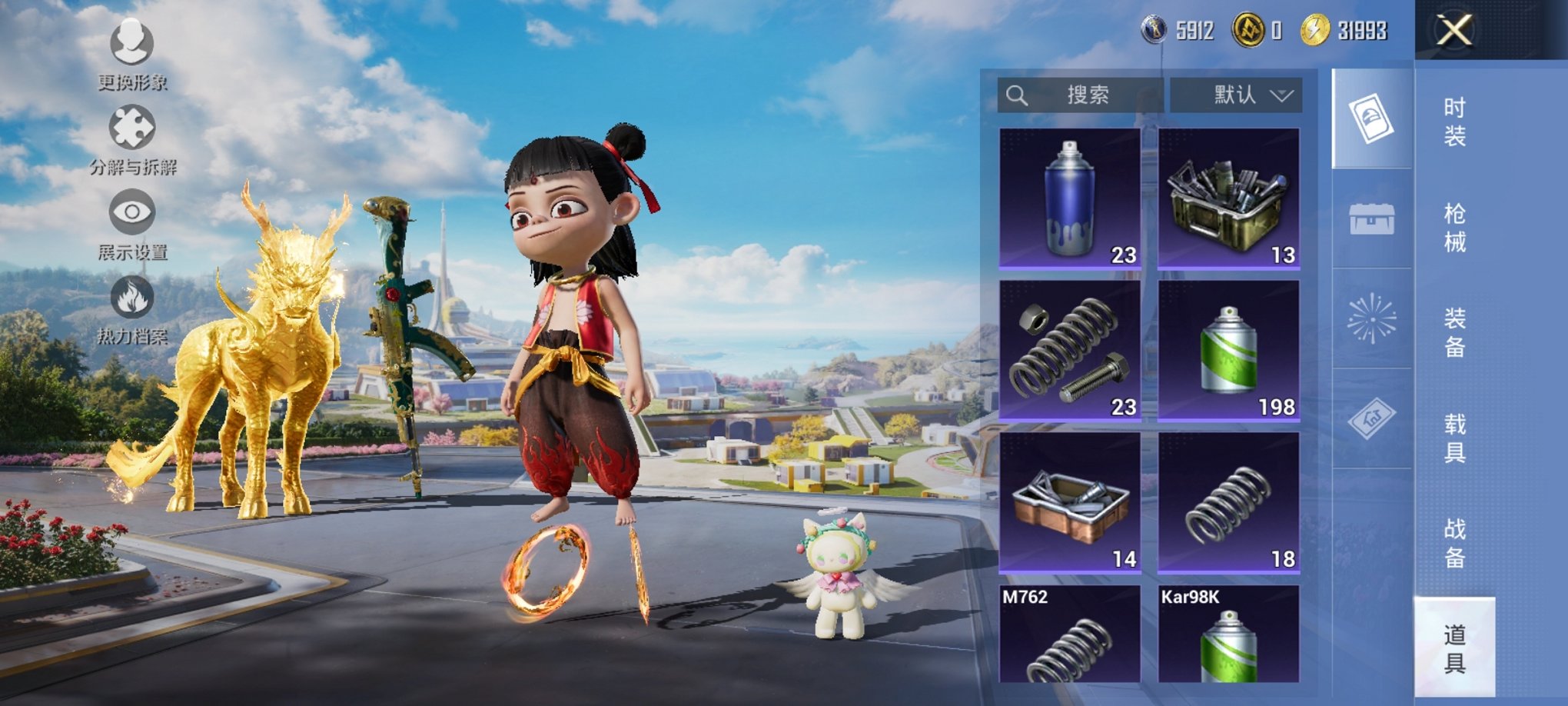Select the green spray can with 198
Screen dimensions: 1568x706
click(1228, 350)
